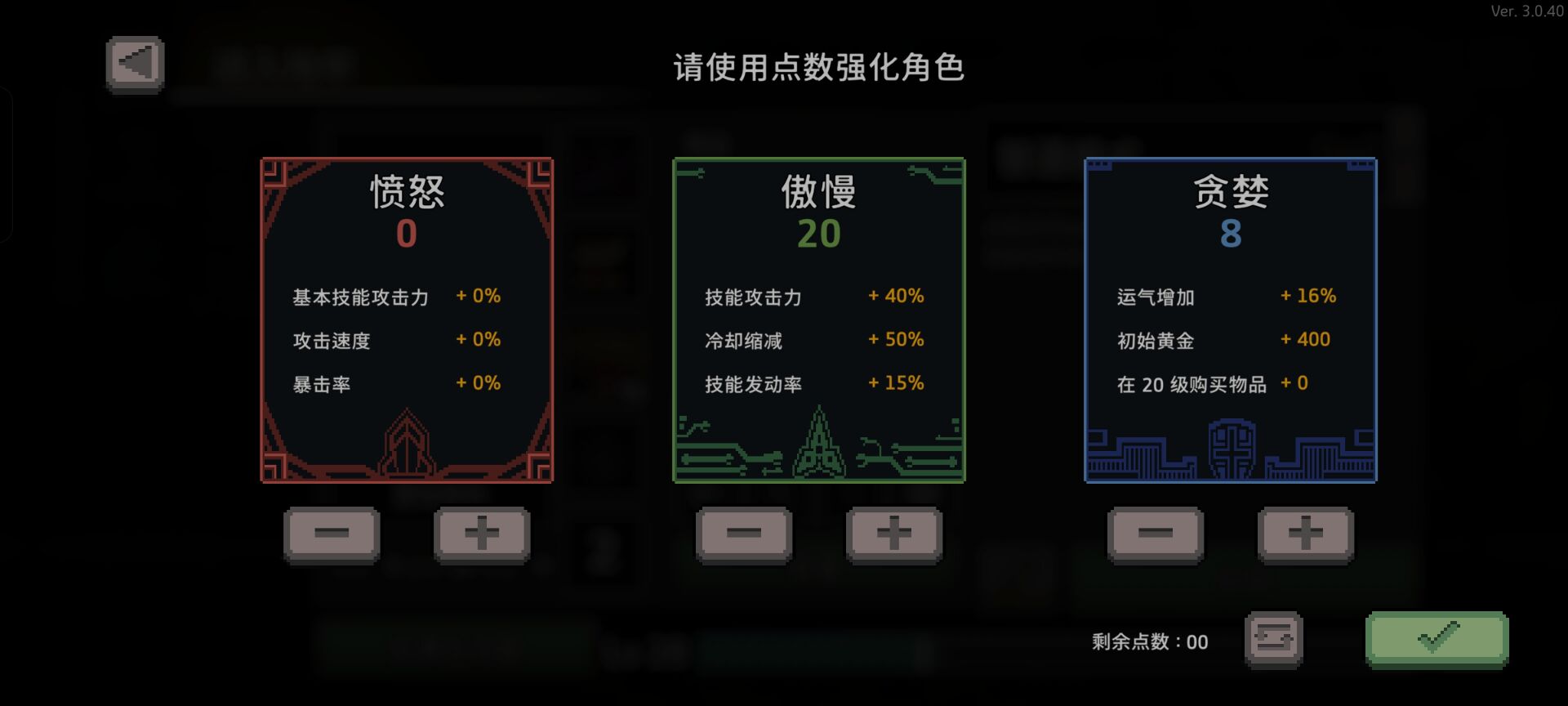Increase 傲慢 points with its plus button
Viewport: 1568px width, 706px height.
pos(894,534)
